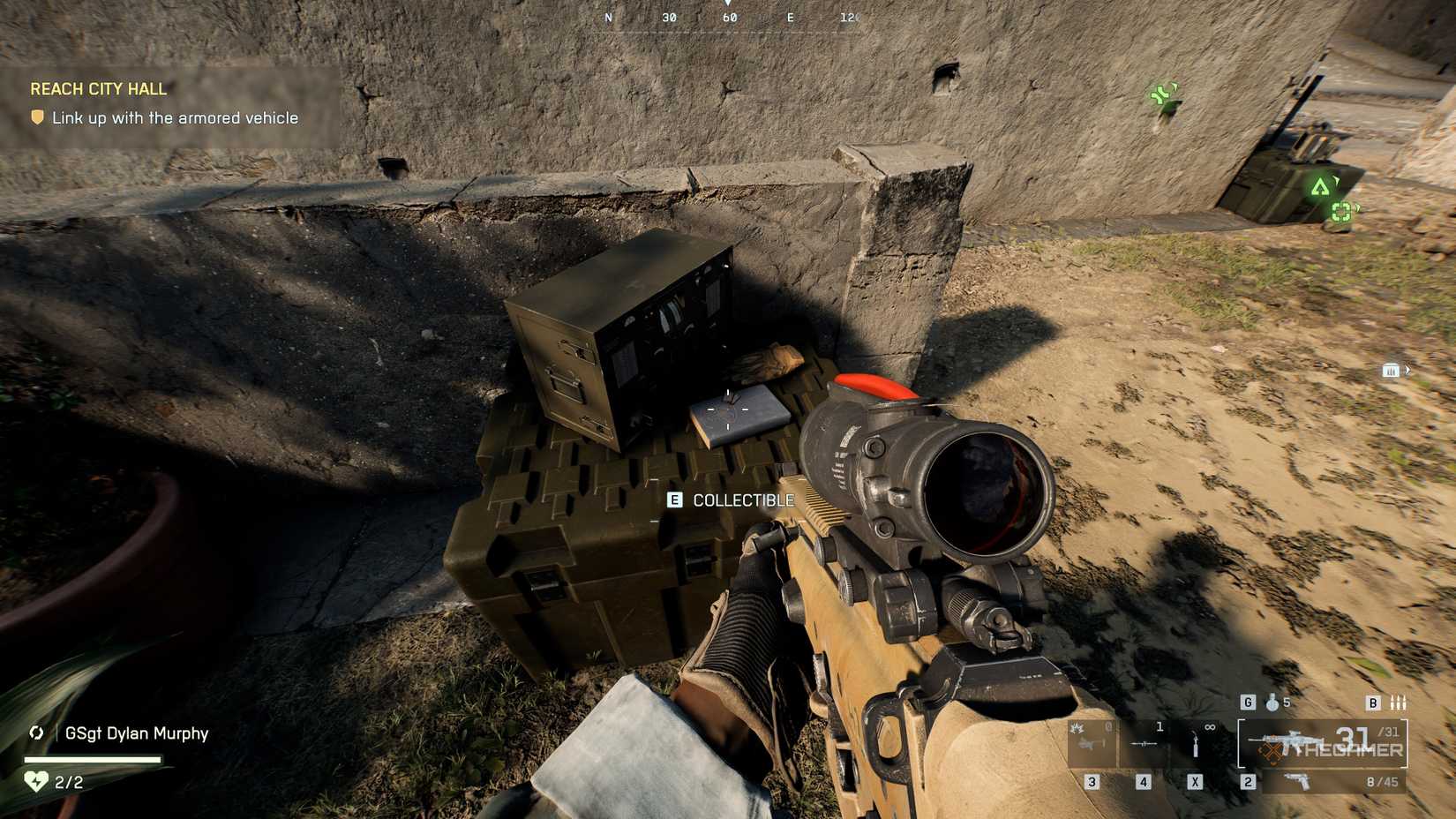1456x819 pixels.
Task: Toggle the objective shield marker beside the mission text
Action: coord(36,116)
